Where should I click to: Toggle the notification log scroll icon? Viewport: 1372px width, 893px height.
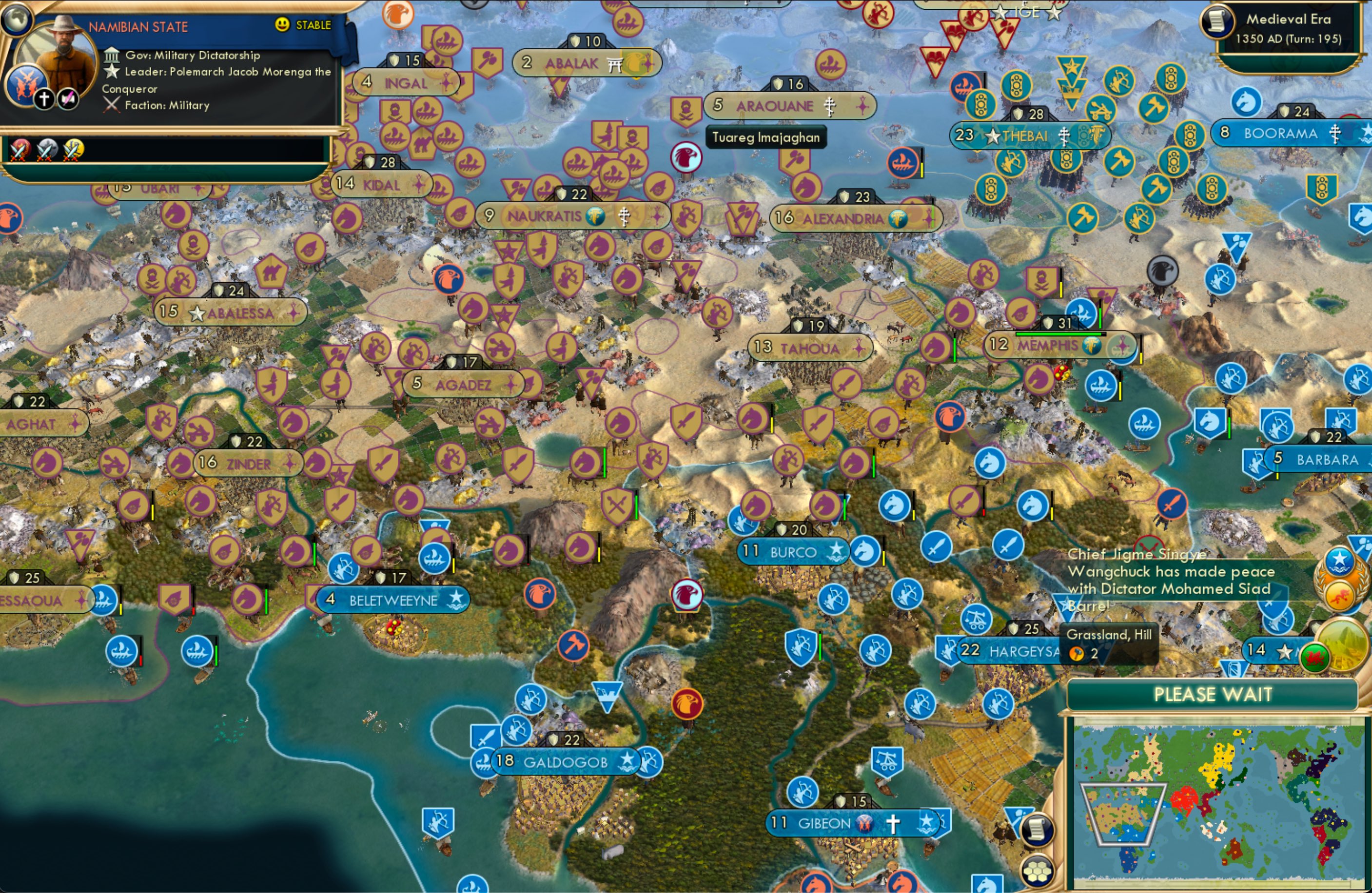pyautogui.click(x=1038, y=831)
